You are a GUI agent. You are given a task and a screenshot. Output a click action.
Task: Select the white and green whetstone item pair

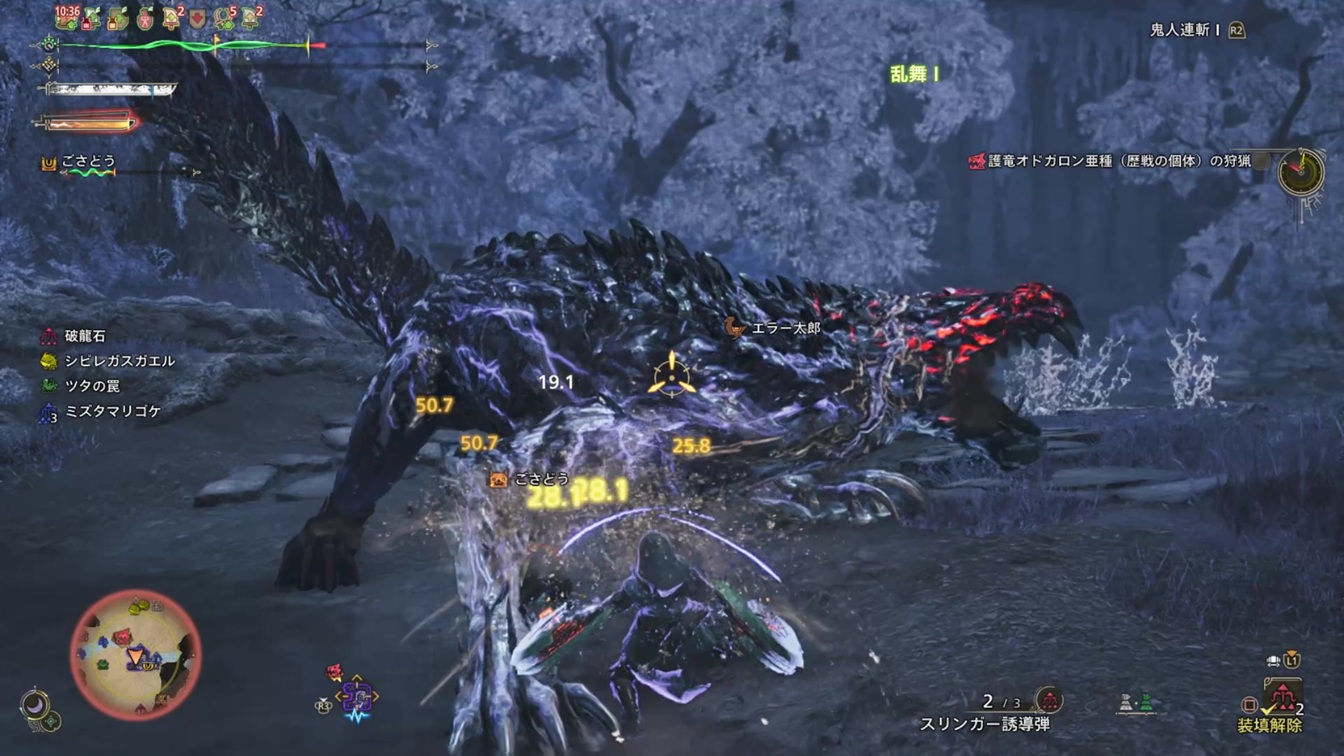point(1135,703)
